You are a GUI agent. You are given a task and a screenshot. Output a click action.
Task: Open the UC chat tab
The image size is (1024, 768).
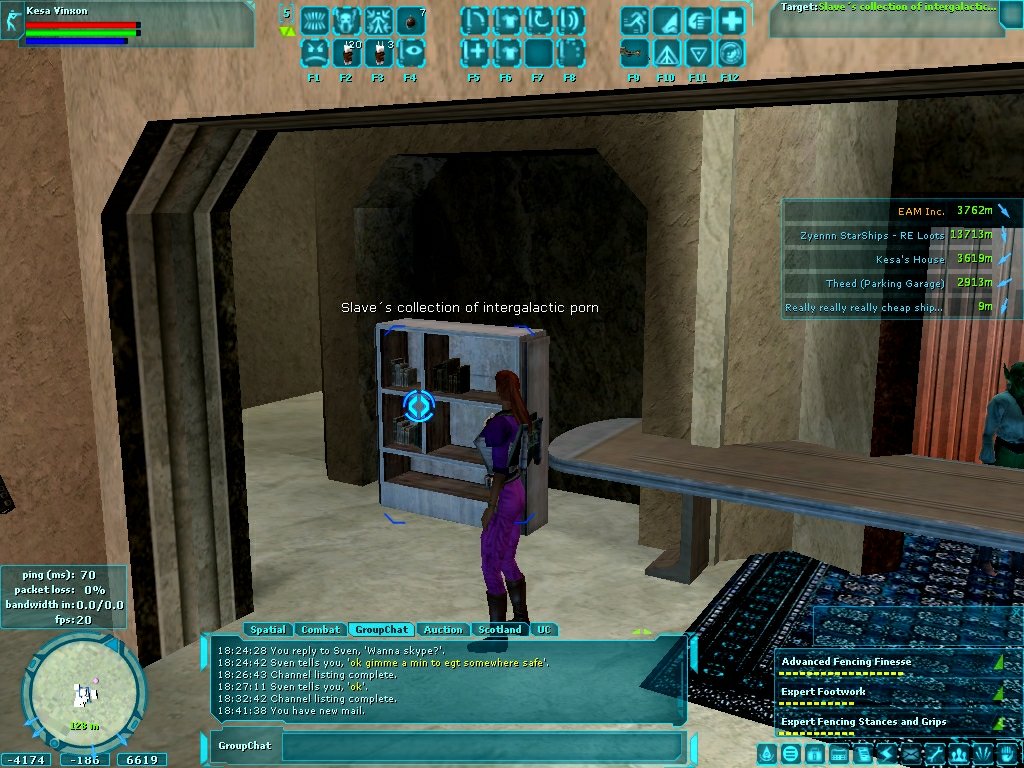coord(544,630)
